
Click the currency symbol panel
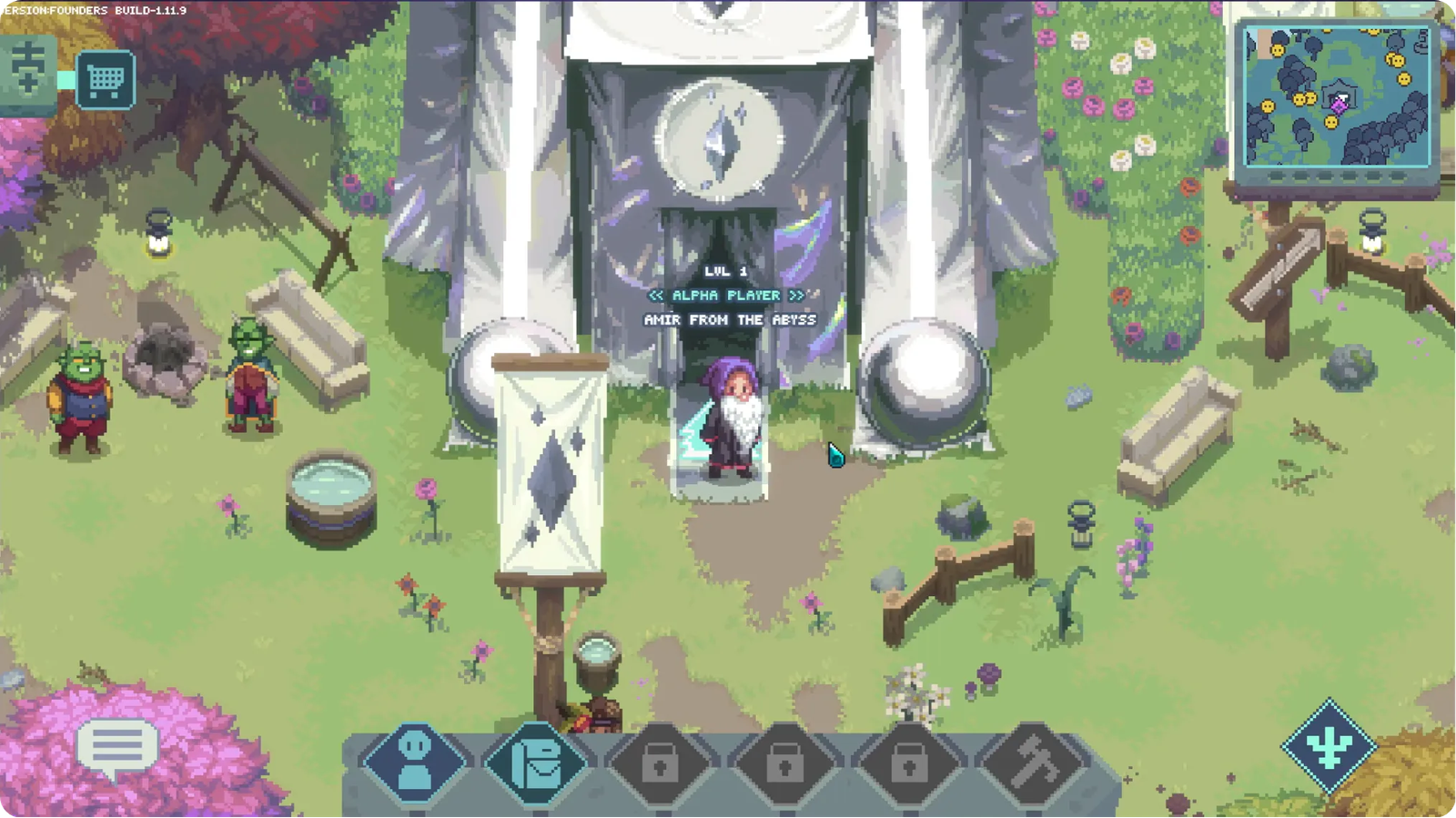point(27,69)
